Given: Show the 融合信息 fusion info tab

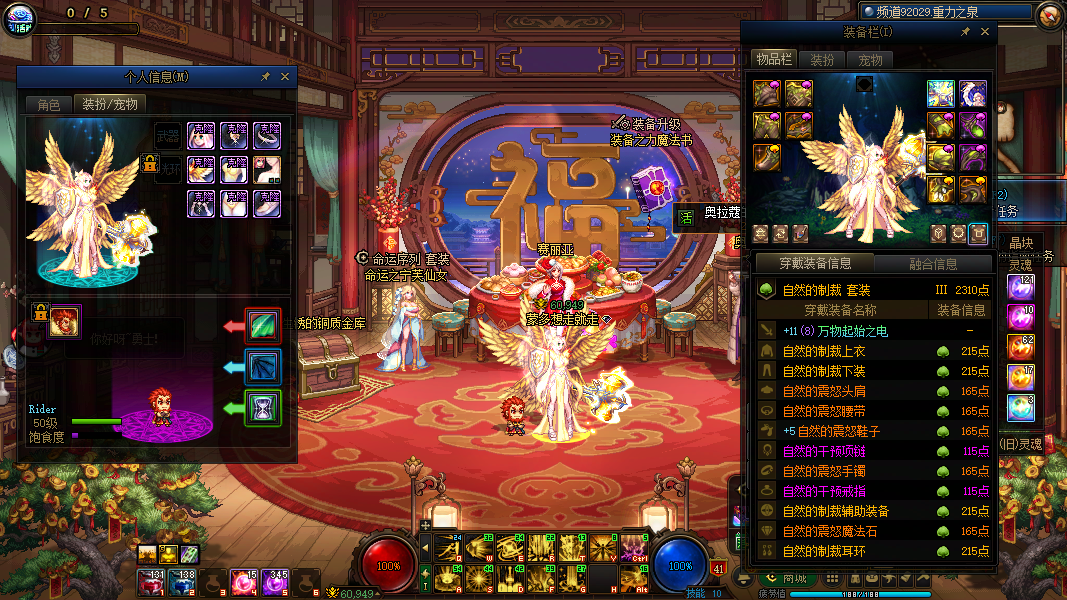Looking at the screenshot, I should pyautogui.click(x=932, y=264).
